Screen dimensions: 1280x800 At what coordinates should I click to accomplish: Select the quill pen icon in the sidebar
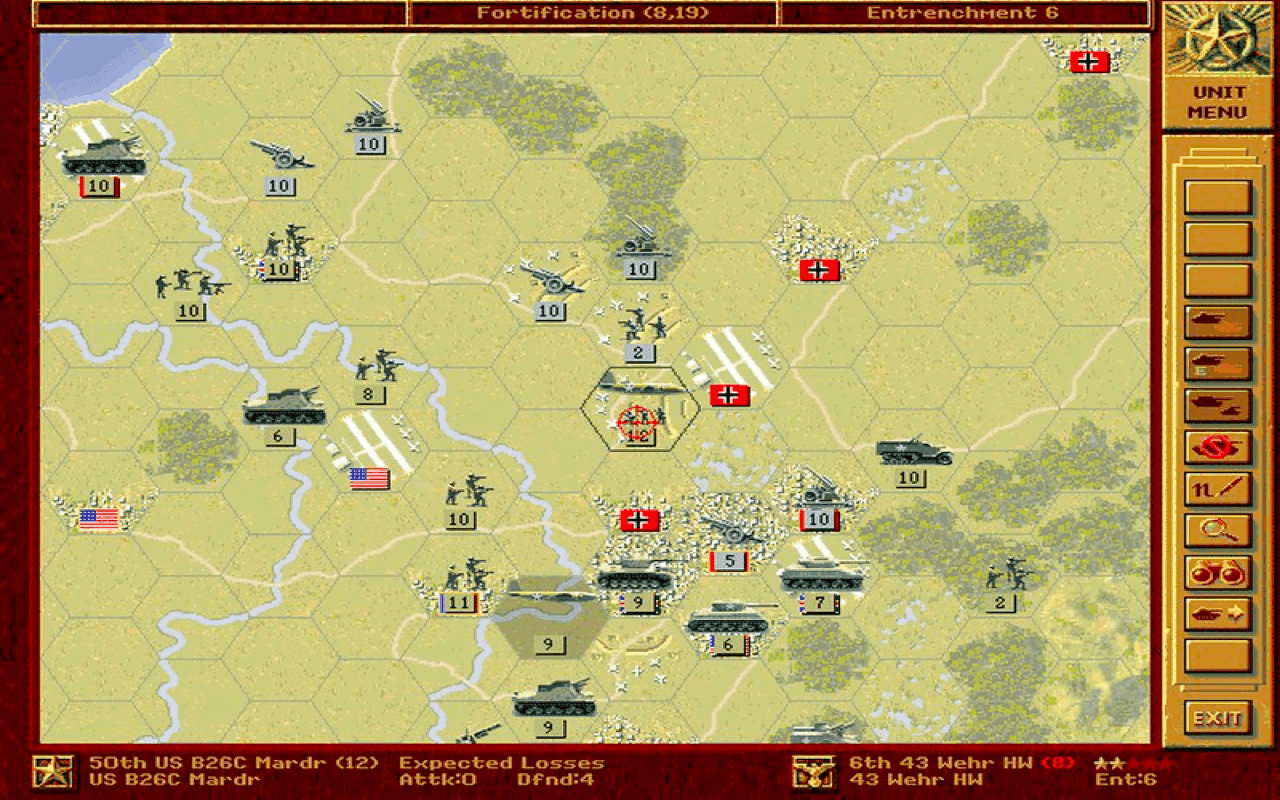point(1216,488)
